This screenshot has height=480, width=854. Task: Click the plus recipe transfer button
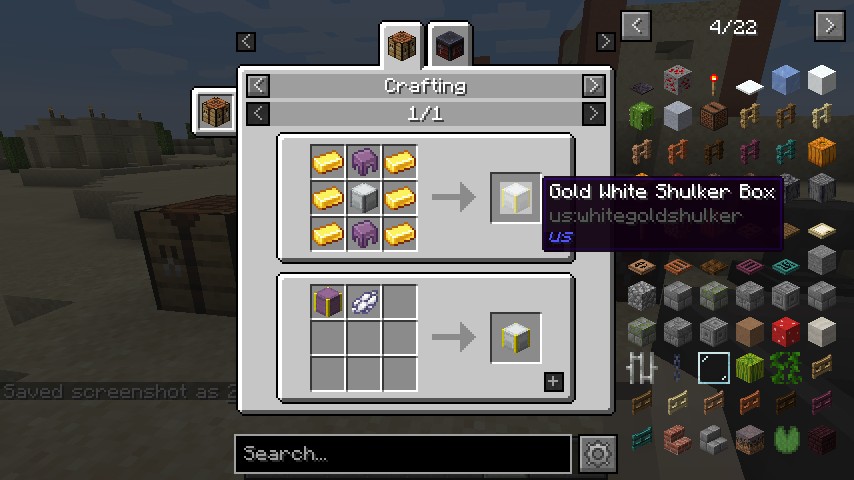(x=553, y=381)
